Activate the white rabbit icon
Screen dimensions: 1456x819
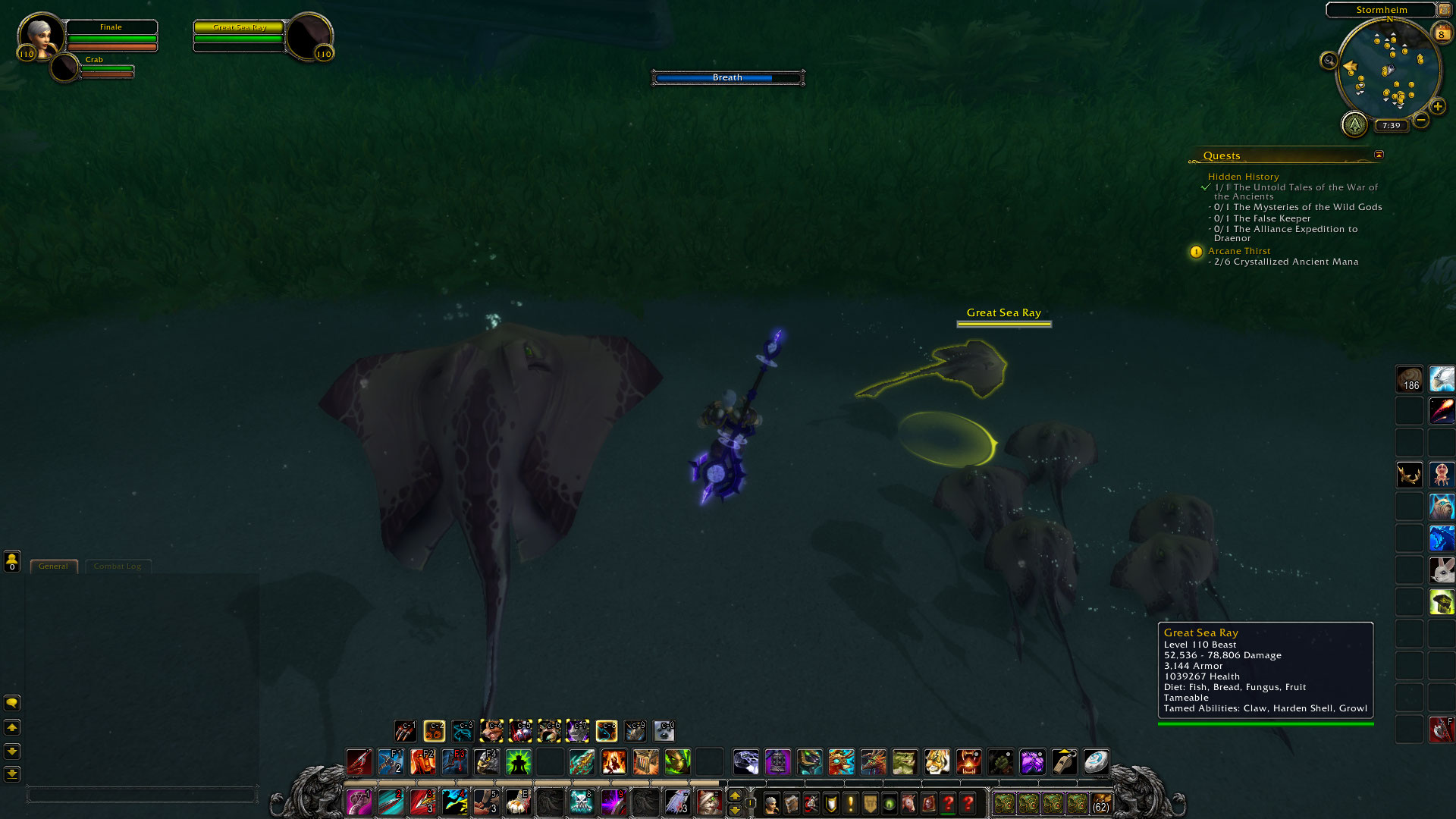[1442, 570]
